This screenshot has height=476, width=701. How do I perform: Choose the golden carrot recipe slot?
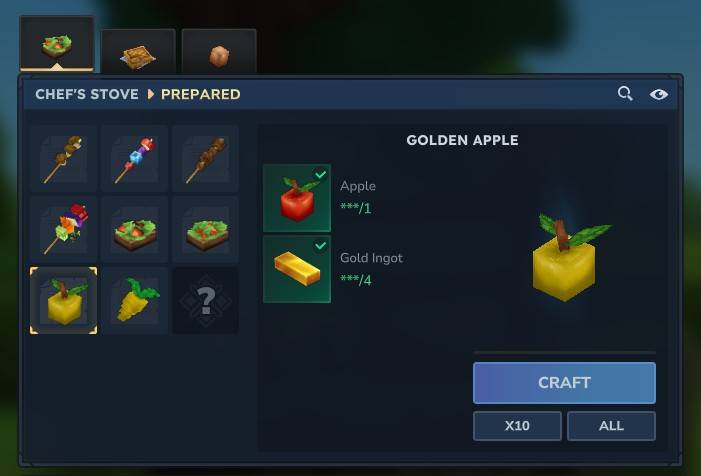tap(134, 300)
